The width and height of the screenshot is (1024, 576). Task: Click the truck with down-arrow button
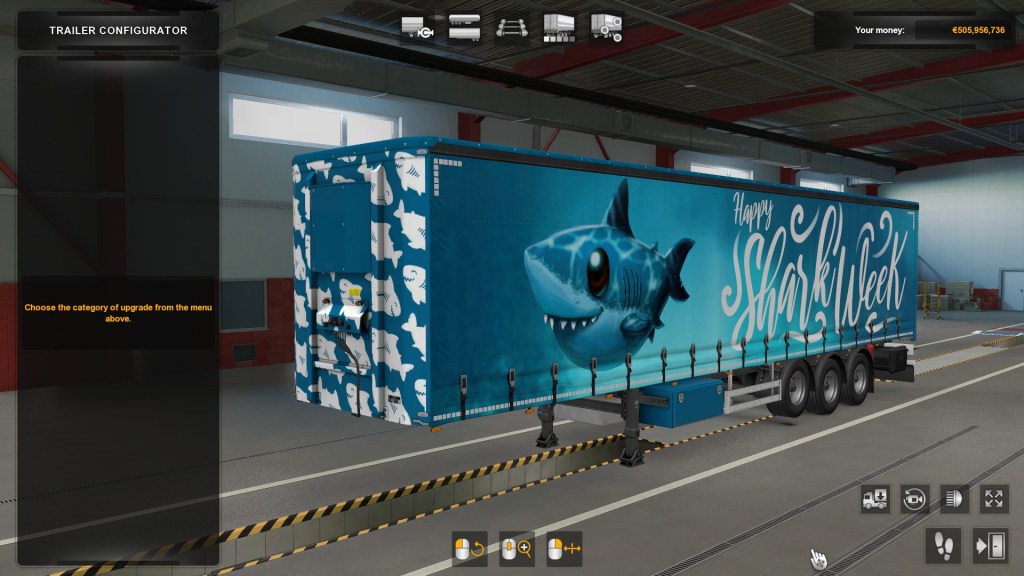[x=875, y=499]
